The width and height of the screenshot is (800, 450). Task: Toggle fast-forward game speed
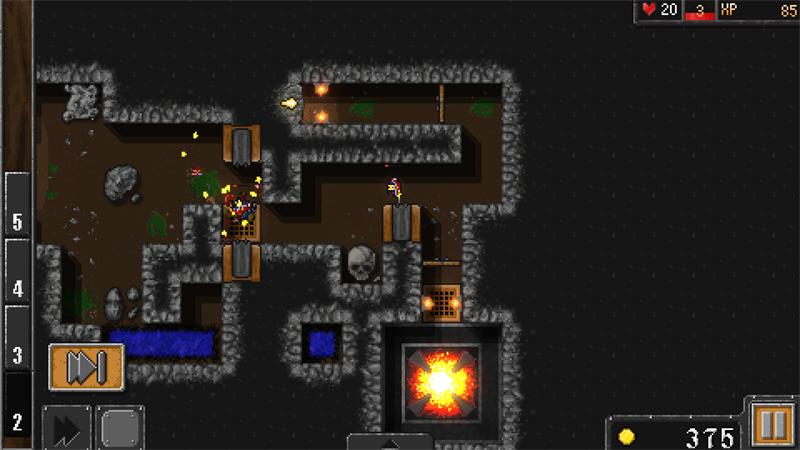tap(67, 428)
